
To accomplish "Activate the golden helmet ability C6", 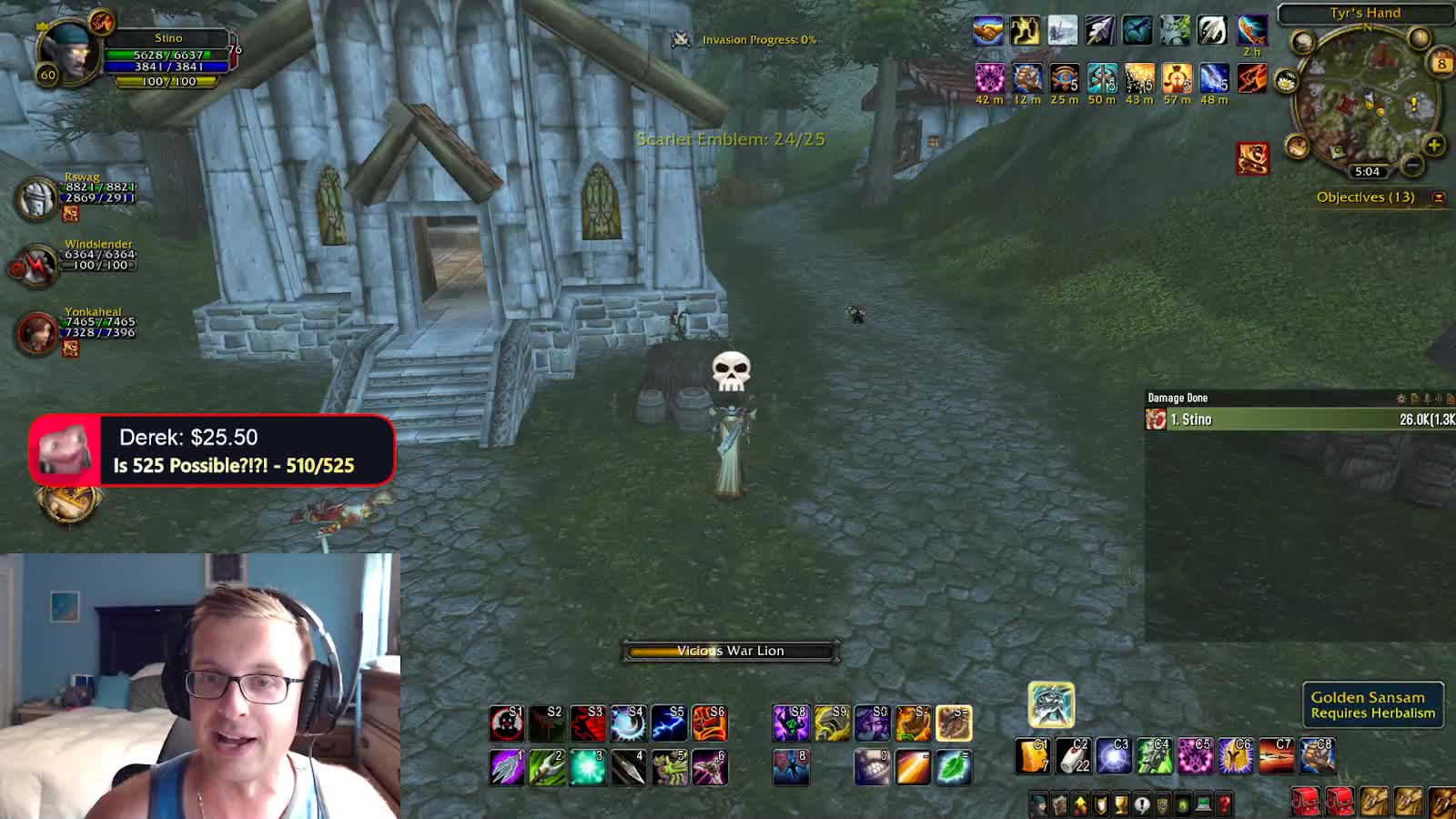I will [1236, 756].
